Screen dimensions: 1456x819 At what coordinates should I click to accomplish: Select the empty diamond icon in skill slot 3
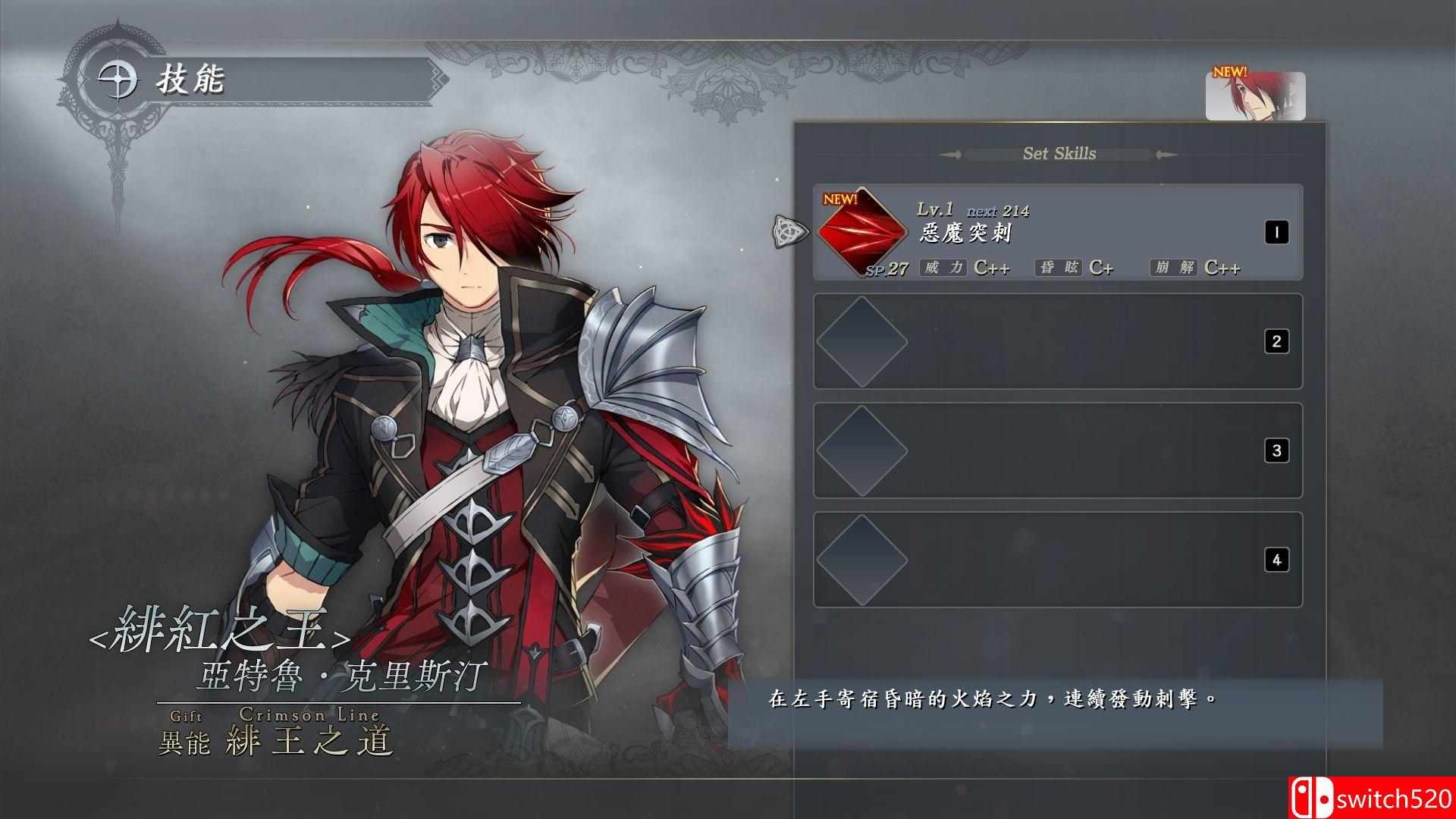(x=861, y=450)
